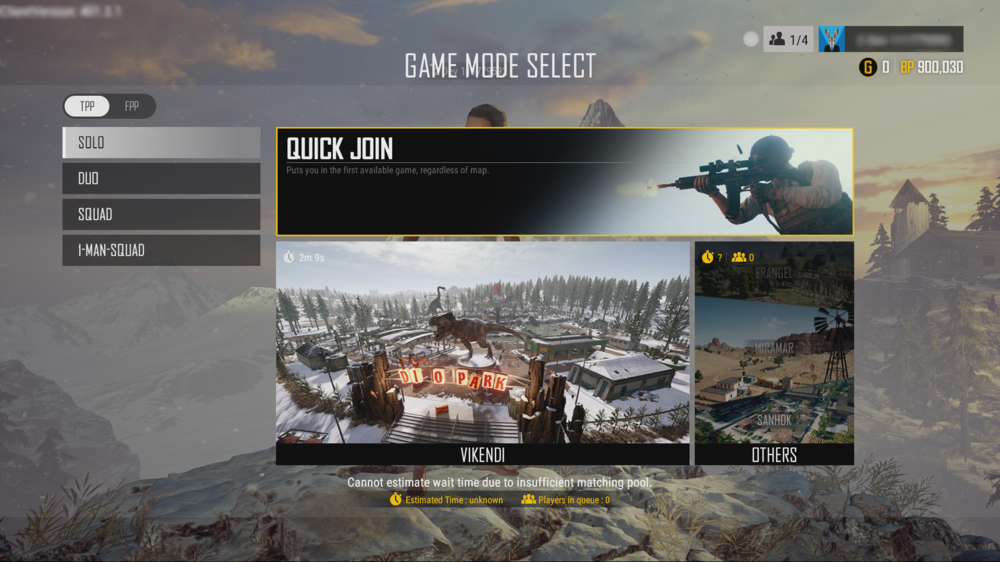Screen dimensions: 1000x562
Task: Click the player profile avatar
Action: (832, 39)
